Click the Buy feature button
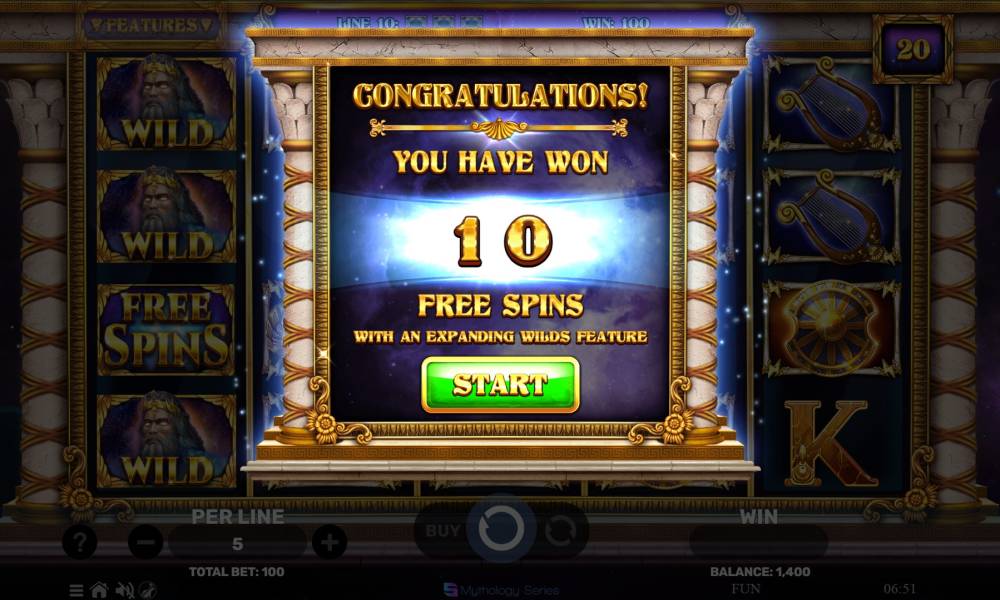The image size is (1000, 600). [x=443, y=531]
